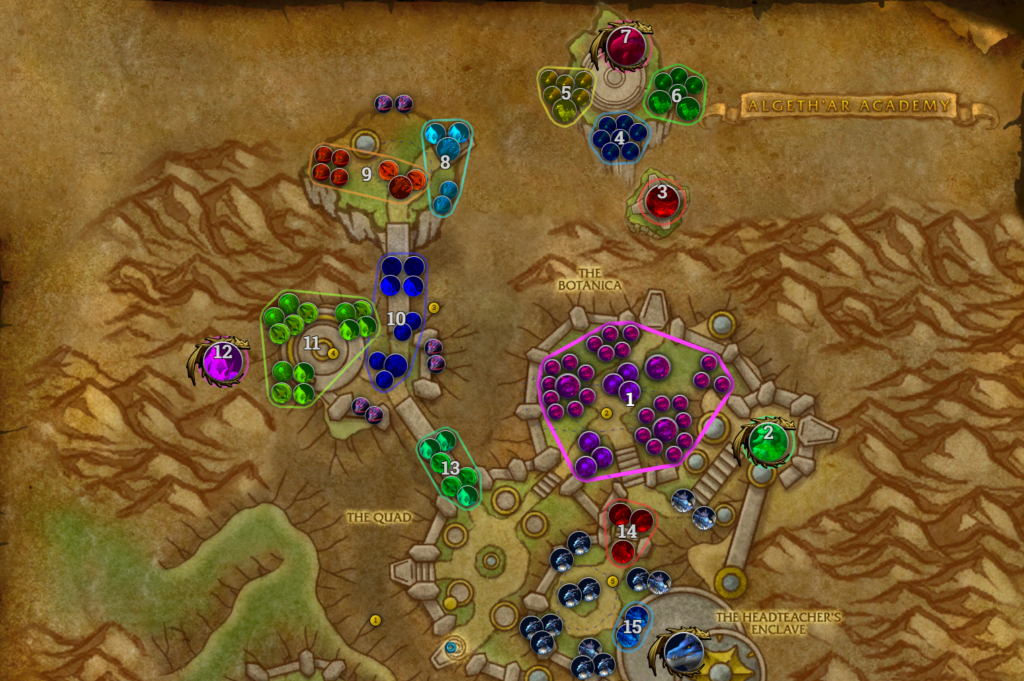Select the green pull numbered 13

point(450,467)
